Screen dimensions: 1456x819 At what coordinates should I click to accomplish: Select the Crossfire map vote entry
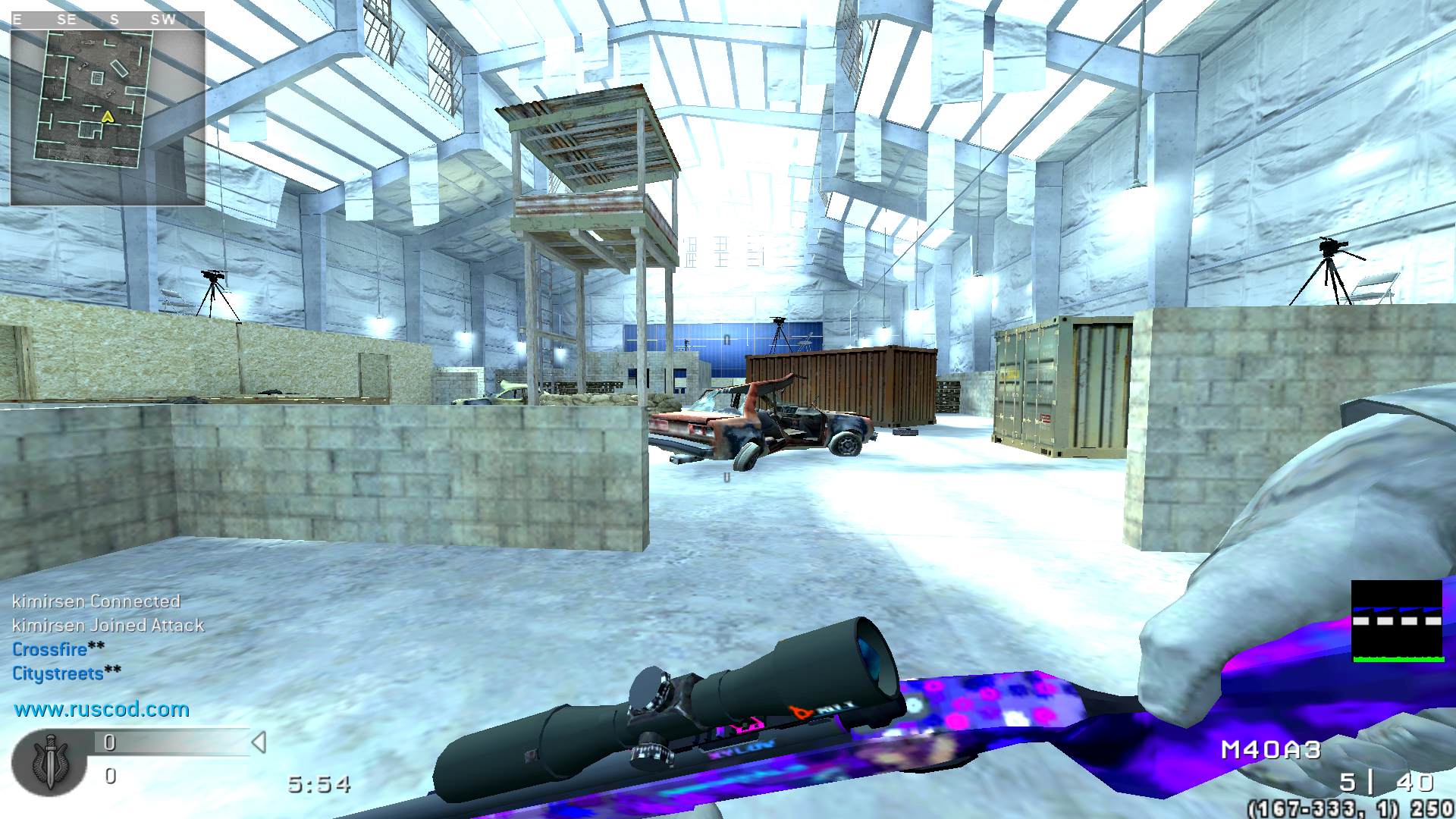[50, 649]
